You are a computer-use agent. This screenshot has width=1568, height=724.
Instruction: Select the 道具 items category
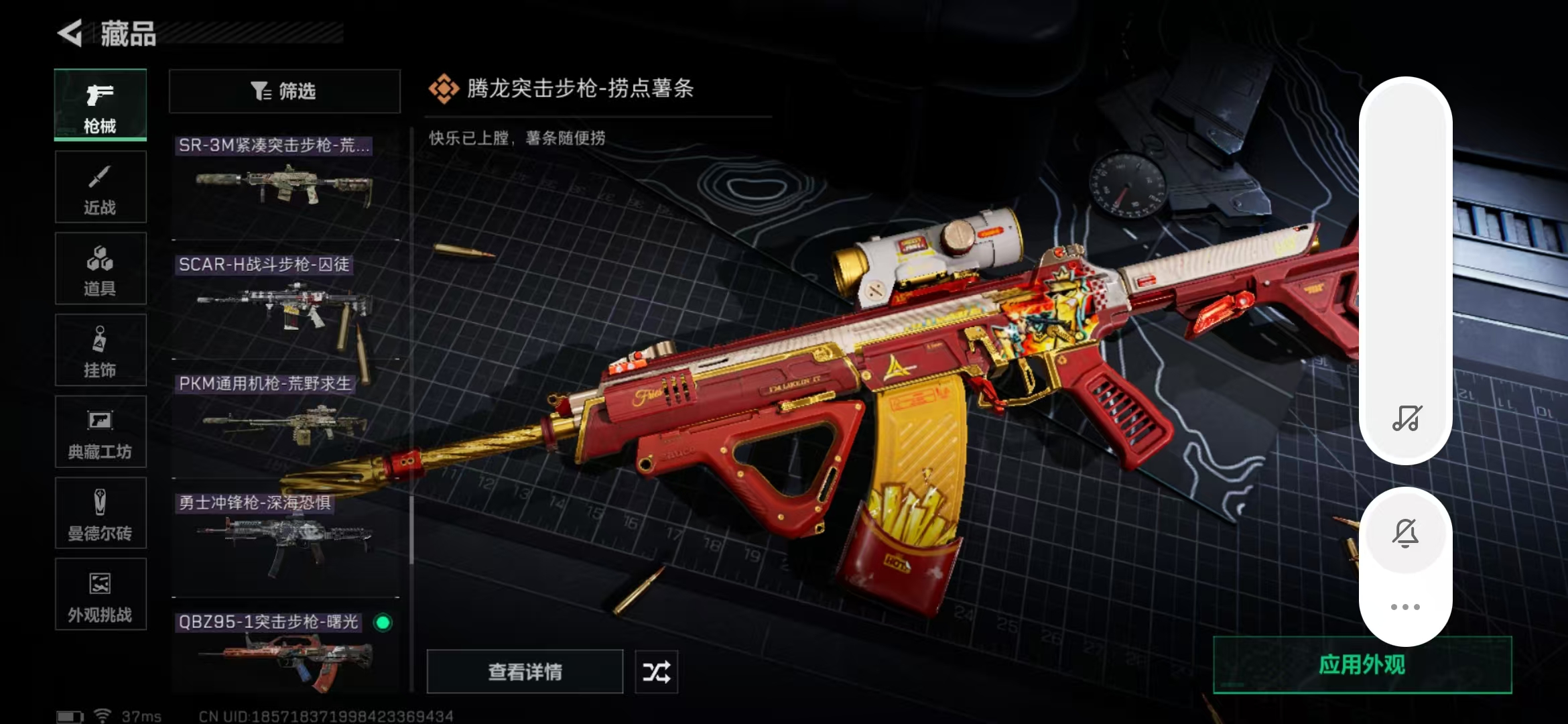tap(101, 269)
